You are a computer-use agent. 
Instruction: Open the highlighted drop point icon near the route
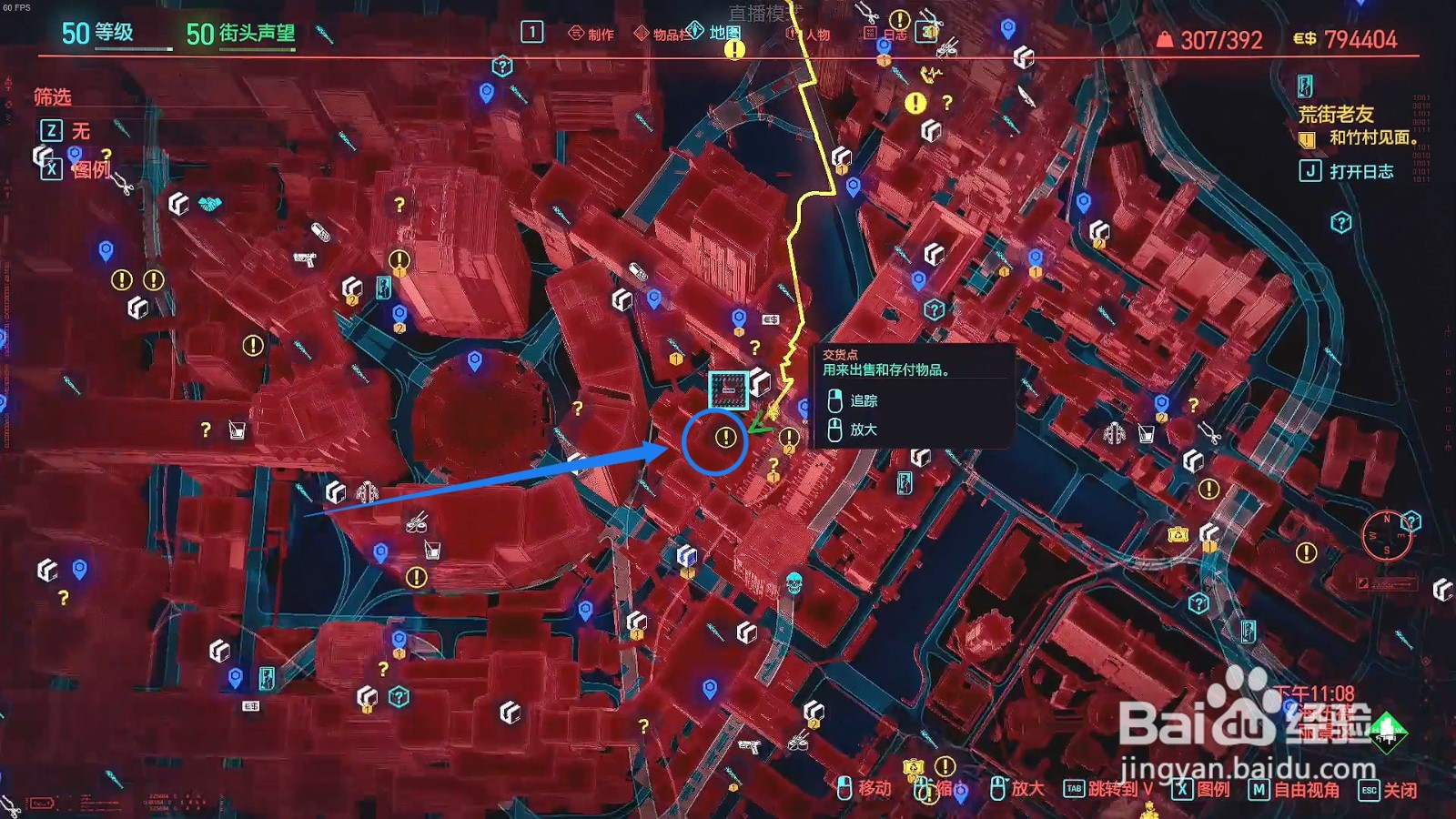click(728, 387)
